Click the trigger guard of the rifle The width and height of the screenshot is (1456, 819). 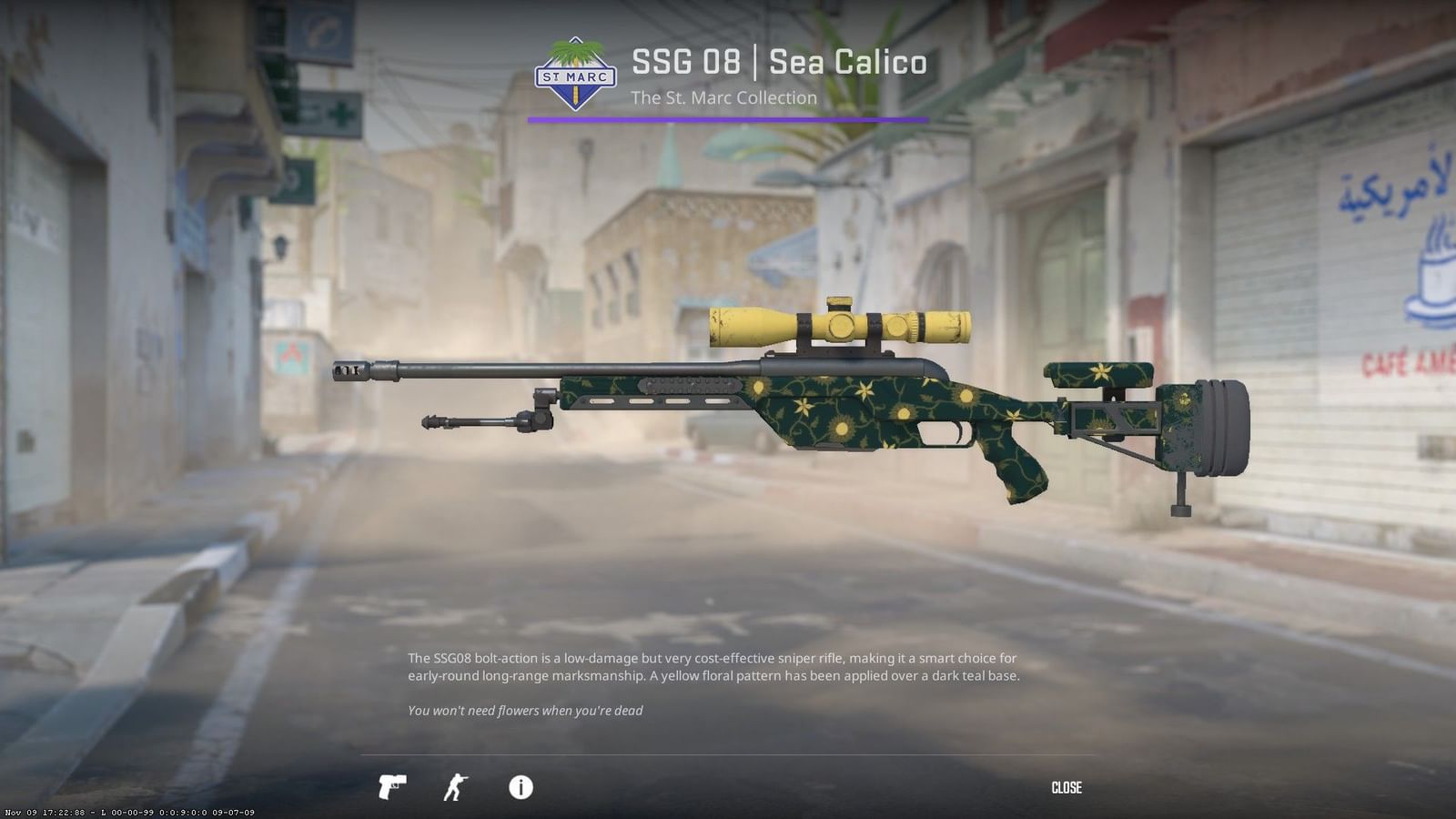click(946, 435)
